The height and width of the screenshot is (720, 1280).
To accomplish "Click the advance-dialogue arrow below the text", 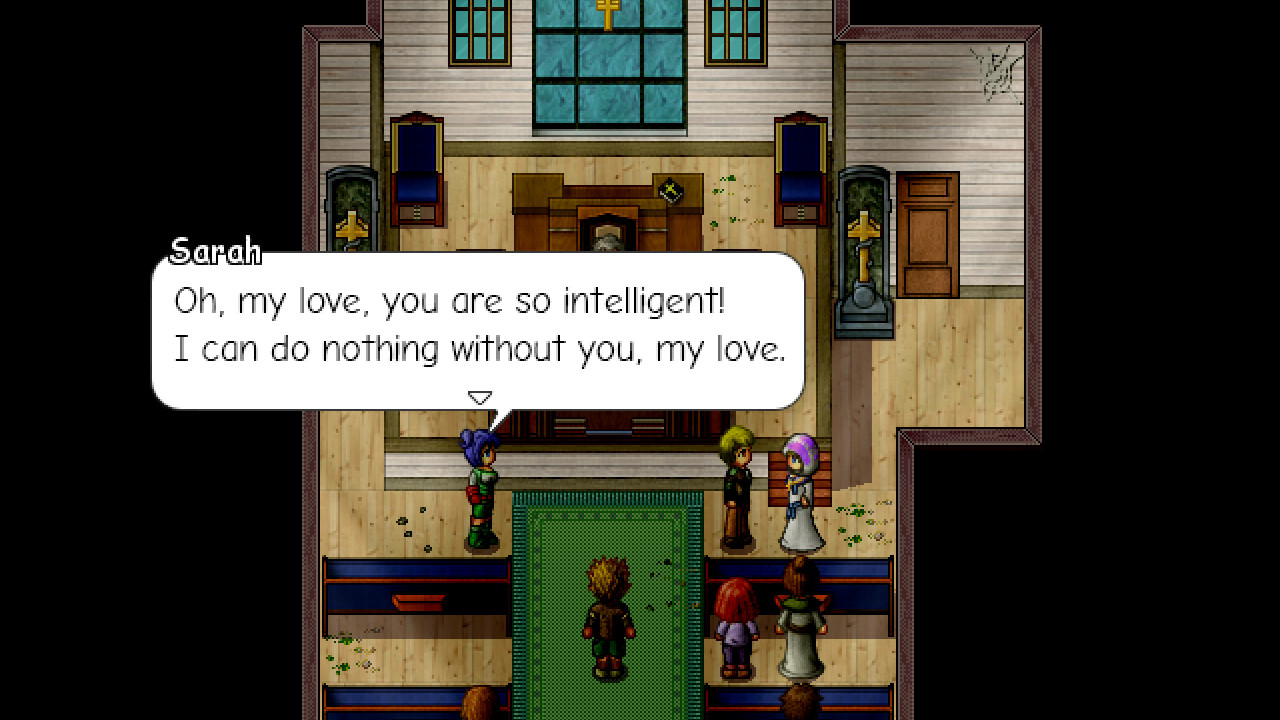I will coord(480,396).
